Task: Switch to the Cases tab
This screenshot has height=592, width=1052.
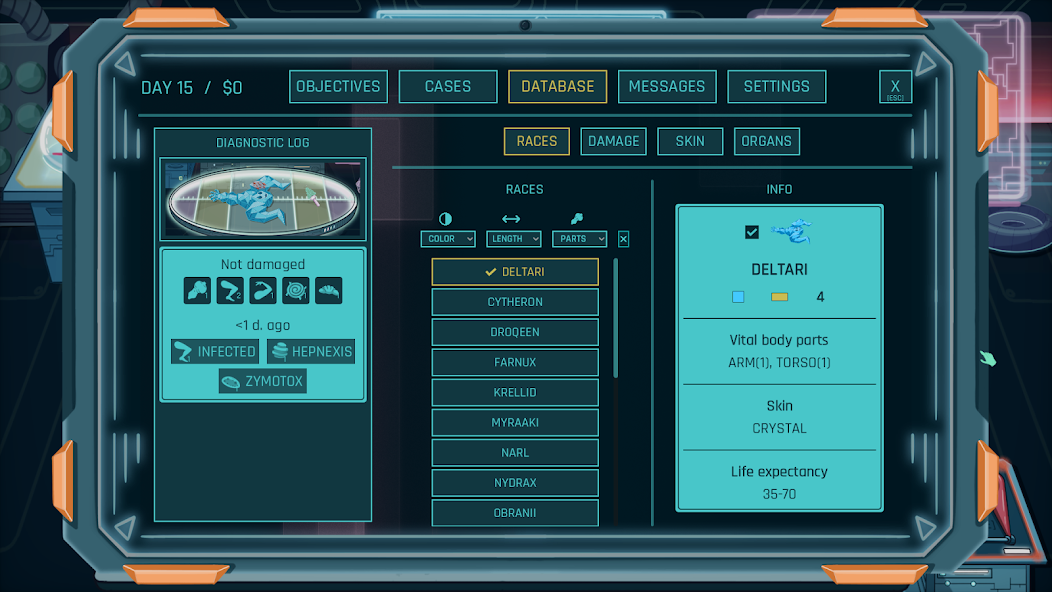Action: tap(447, 87)
